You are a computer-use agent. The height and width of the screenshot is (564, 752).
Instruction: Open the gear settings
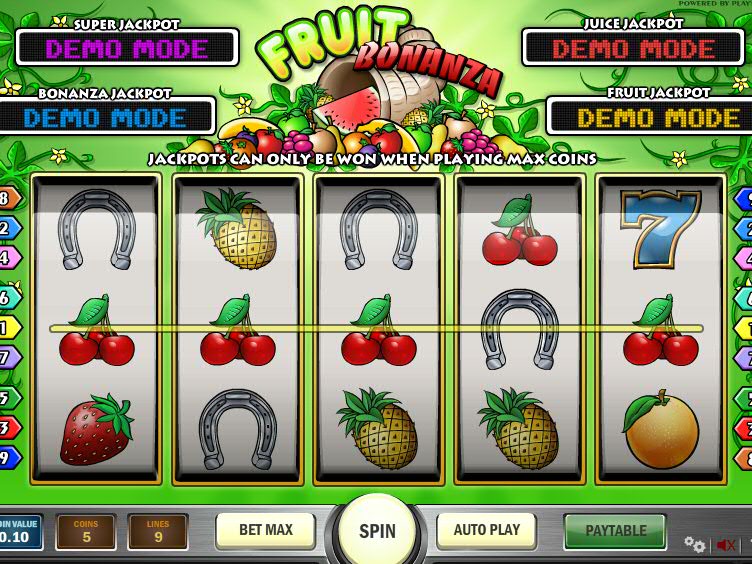[x=694, y=545]
